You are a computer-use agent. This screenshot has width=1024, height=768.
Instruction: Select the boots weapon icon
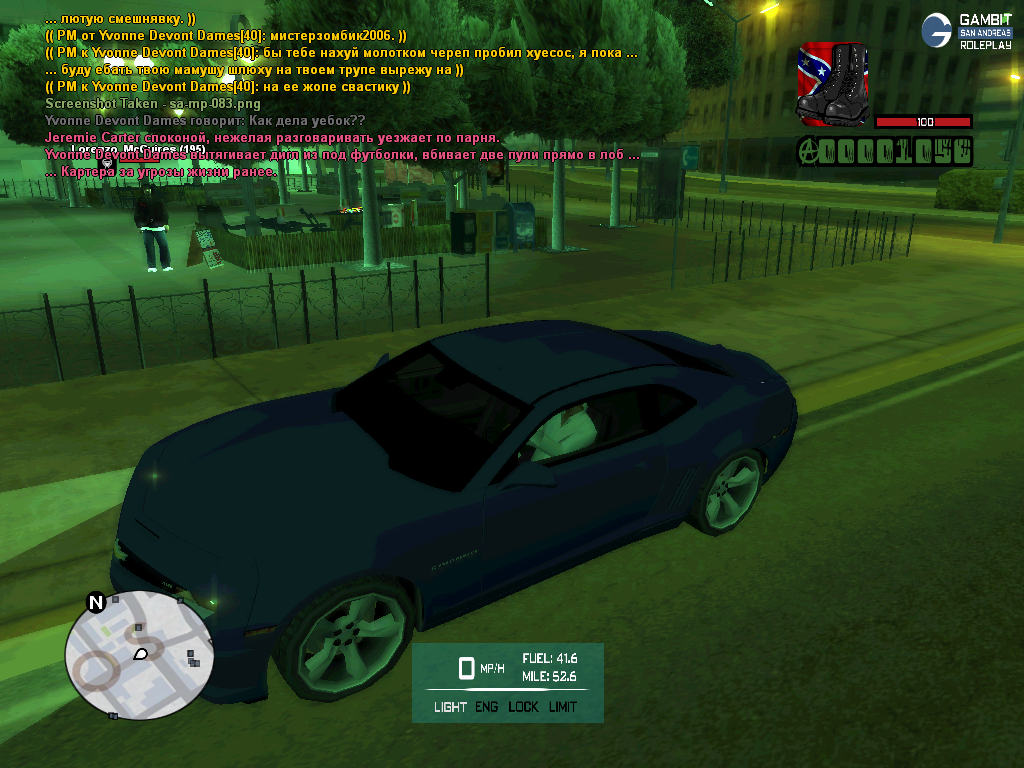tap(832, 84)
